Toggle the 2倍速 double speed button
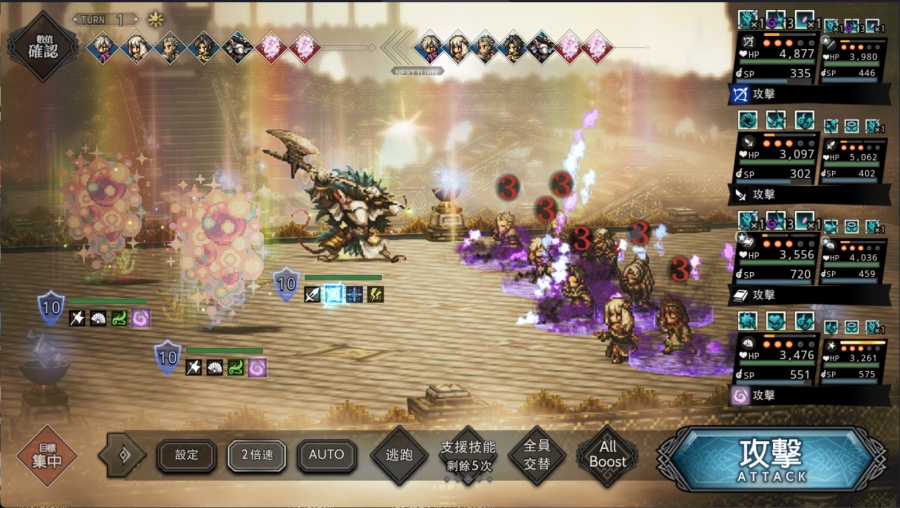900x508 pixels. tap(257, 455)
